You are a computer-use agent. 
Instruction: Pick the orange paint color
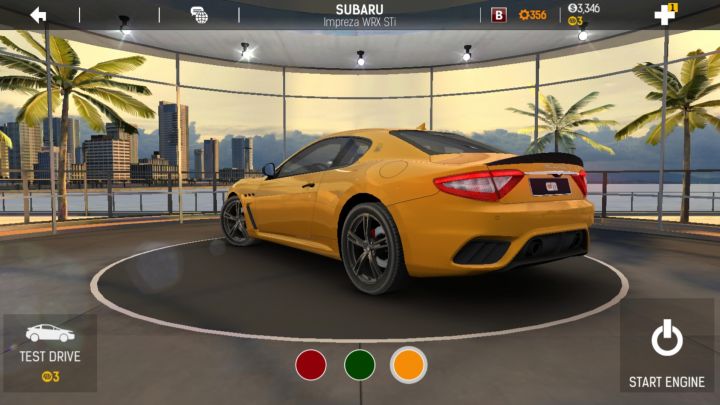pos(408,365)
